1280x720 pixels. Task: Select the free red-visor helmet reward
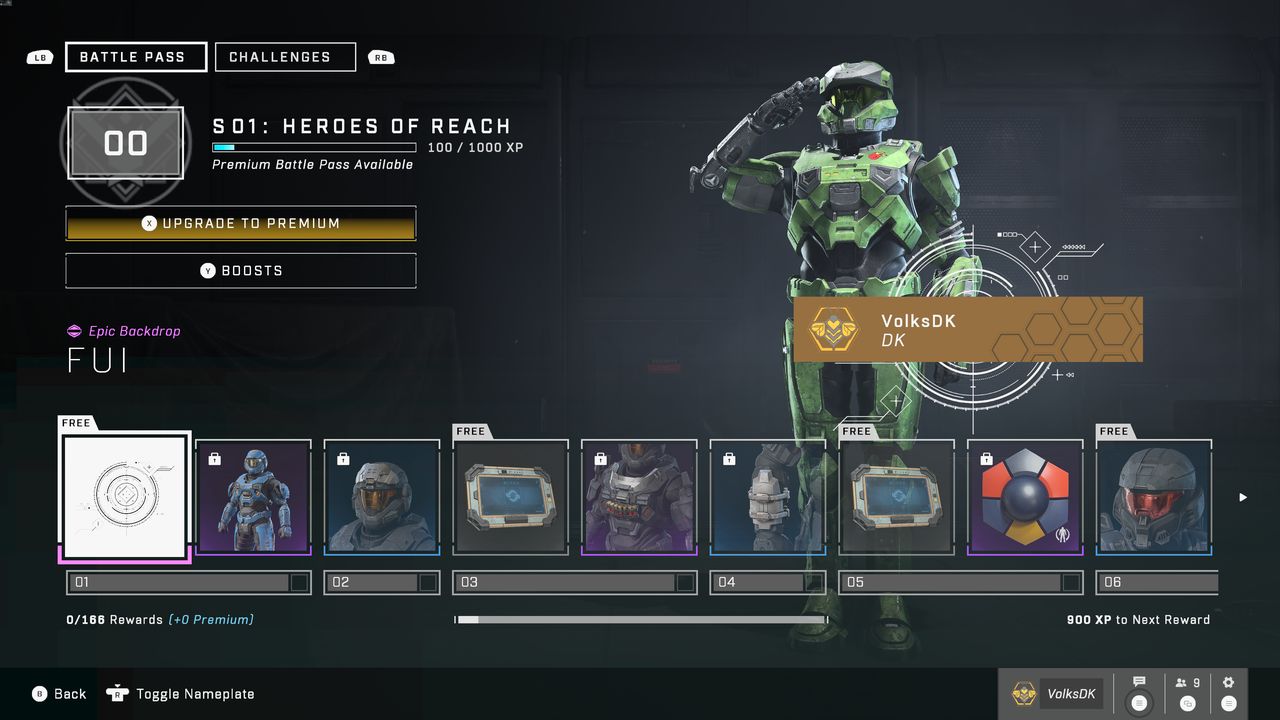[x=1153, y=497]
